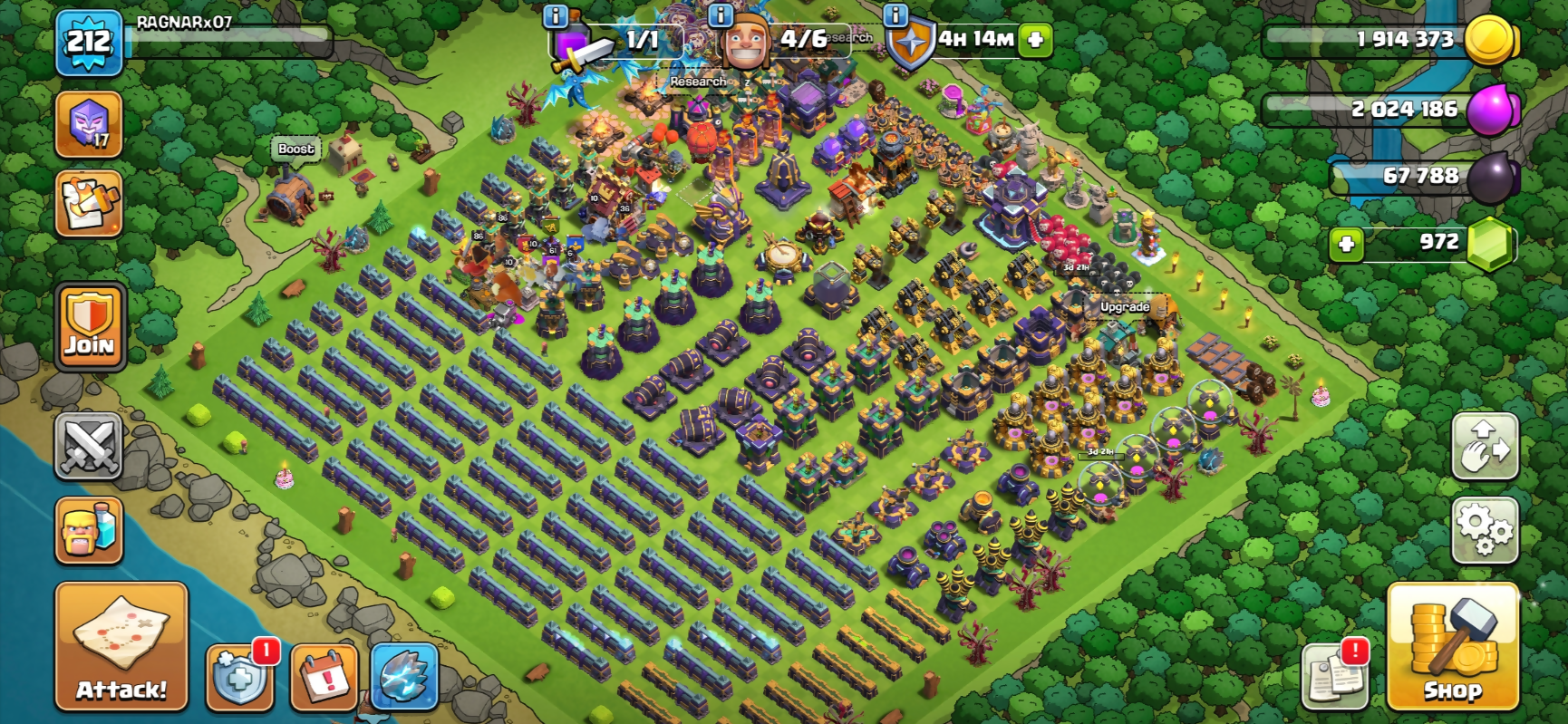Open the builder info button
Screen dimensions: 1568x724
pyautogui.click(x=720, y=15)
